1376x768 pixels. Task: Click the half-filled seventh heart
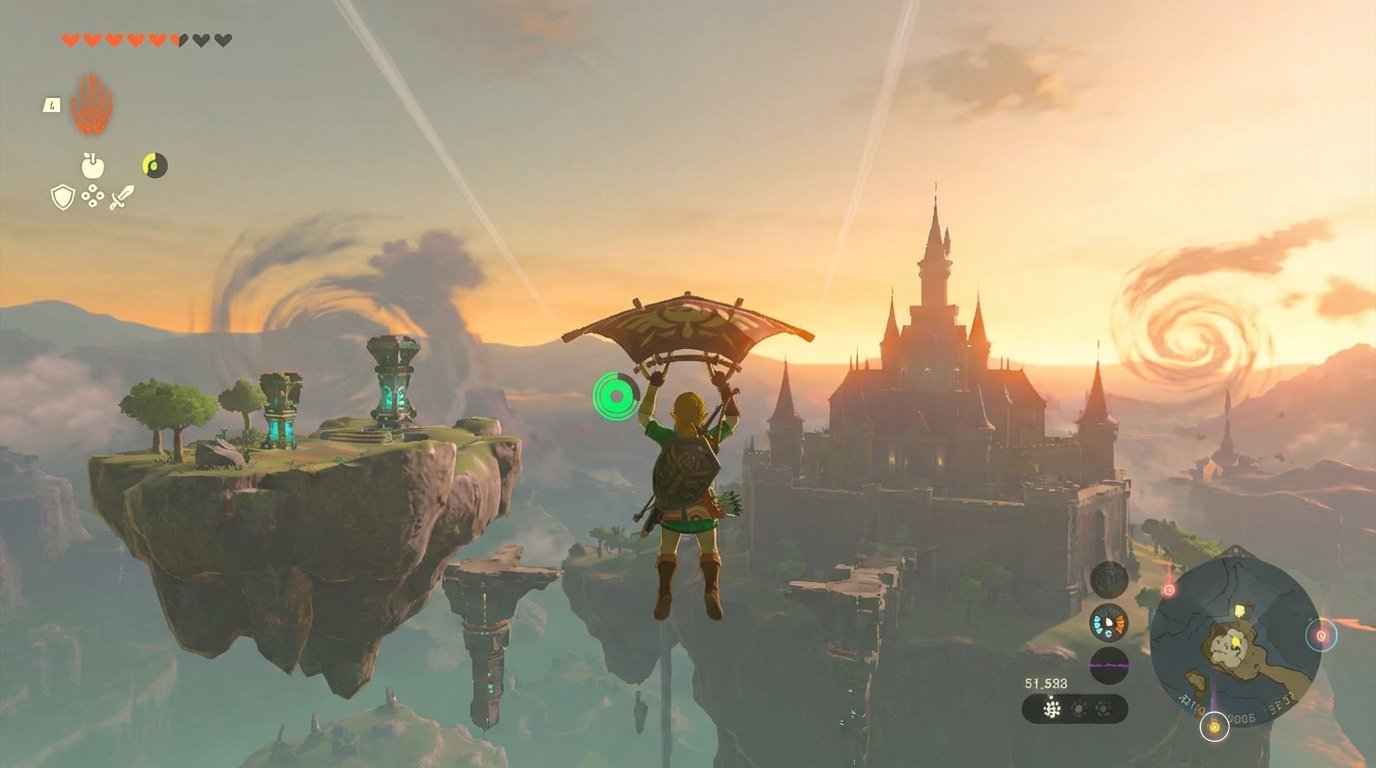pos(178,40)
